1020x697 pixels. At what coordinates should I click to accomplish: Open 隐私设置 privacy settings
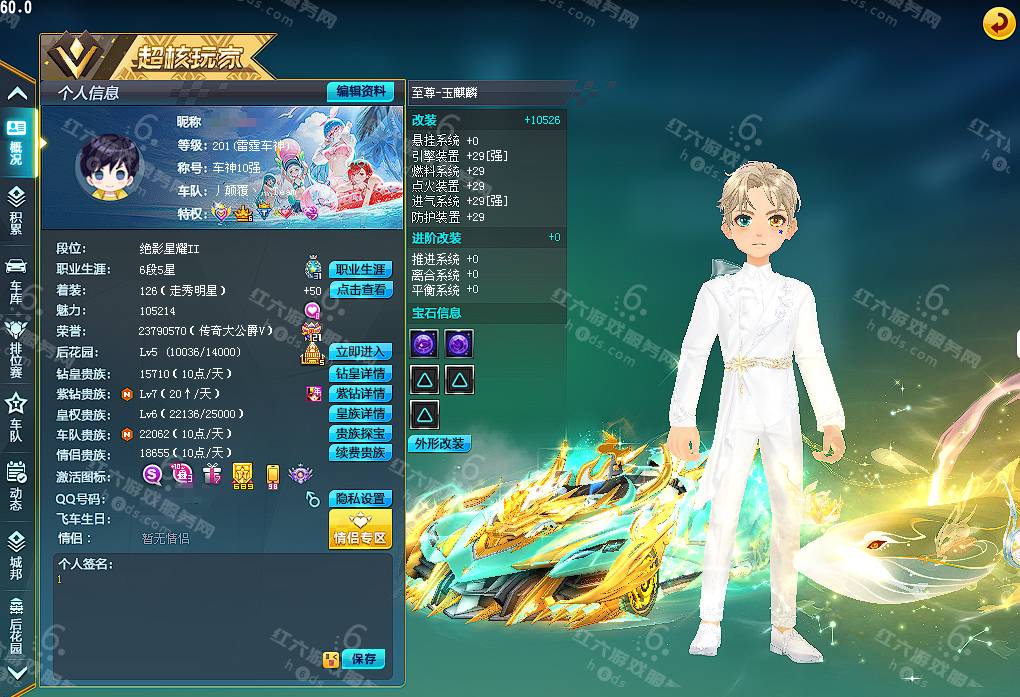click(x=360, y=499)
